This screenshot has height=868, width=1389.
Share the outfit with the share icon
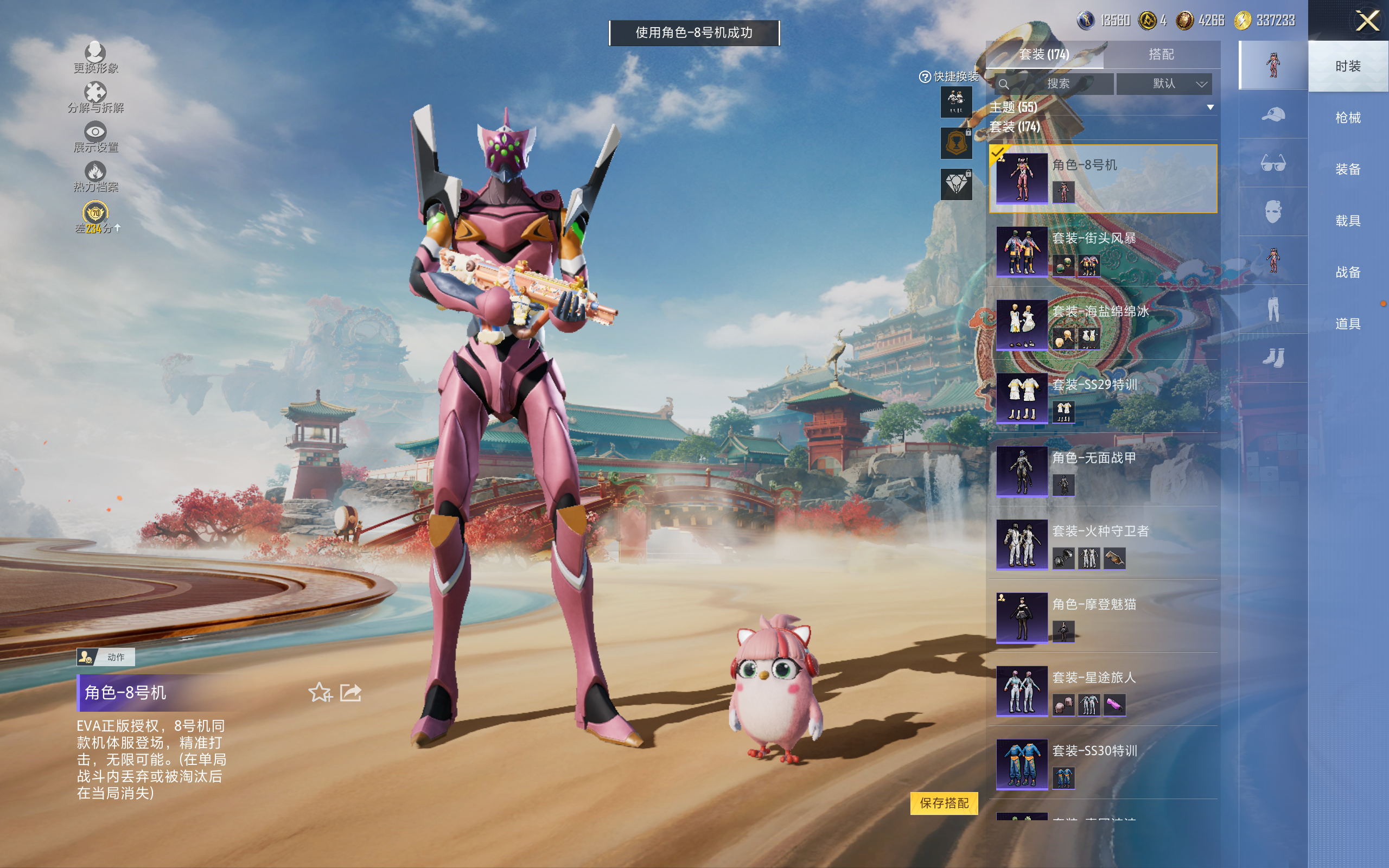(350, 692)
